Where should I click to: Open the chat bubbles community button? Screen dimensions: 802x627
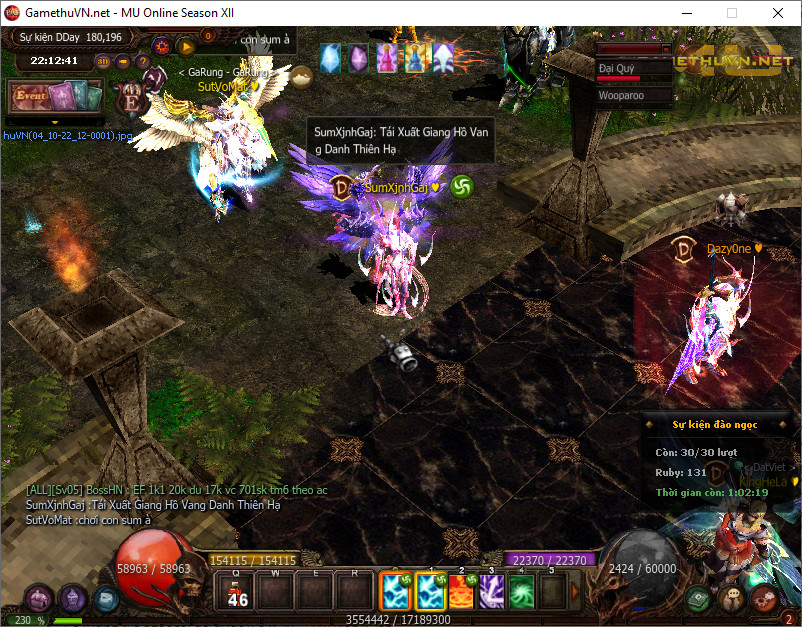(x=733, y=599)
